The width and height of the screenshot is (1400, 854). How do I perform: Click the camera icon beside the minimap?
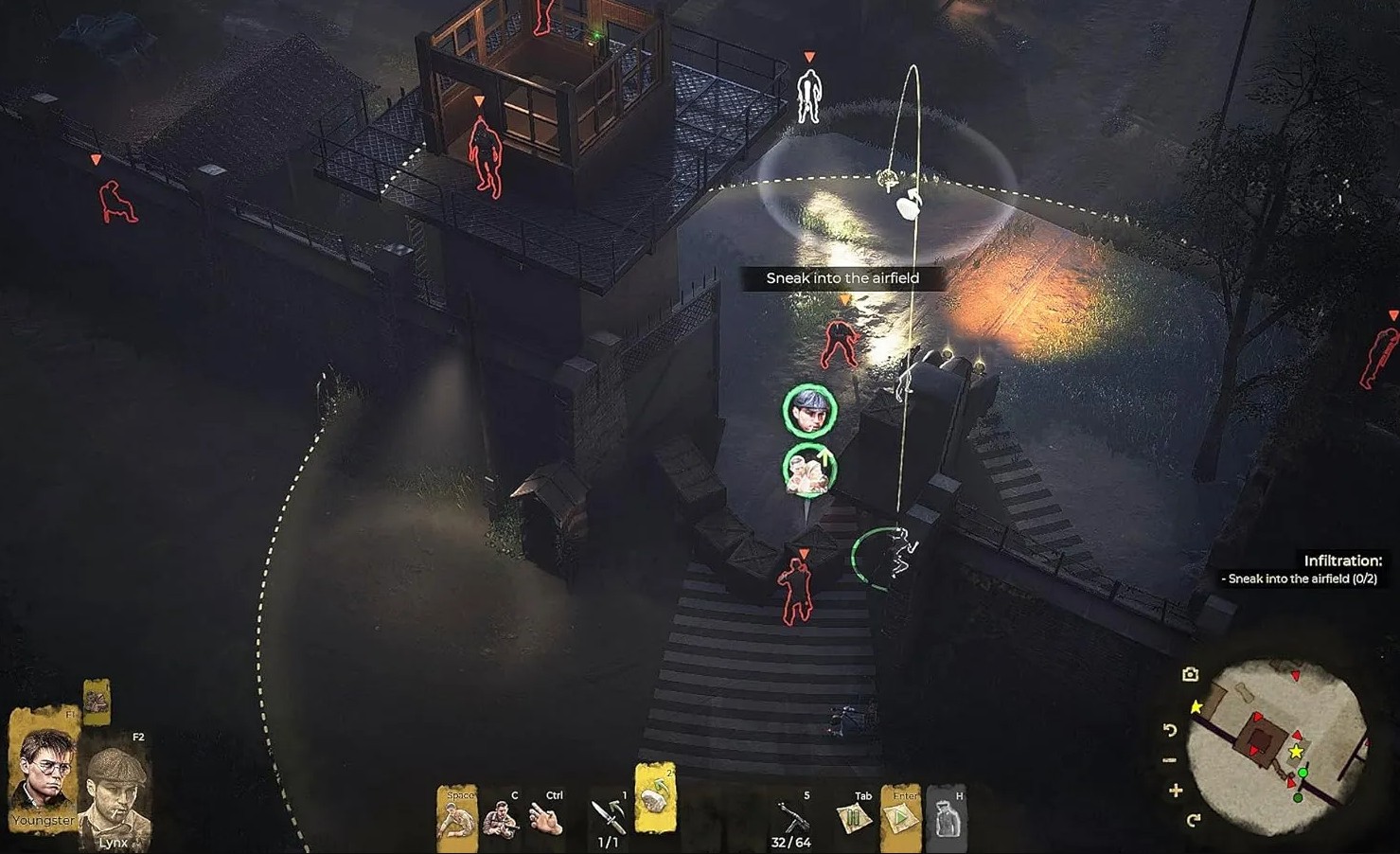1190,674
